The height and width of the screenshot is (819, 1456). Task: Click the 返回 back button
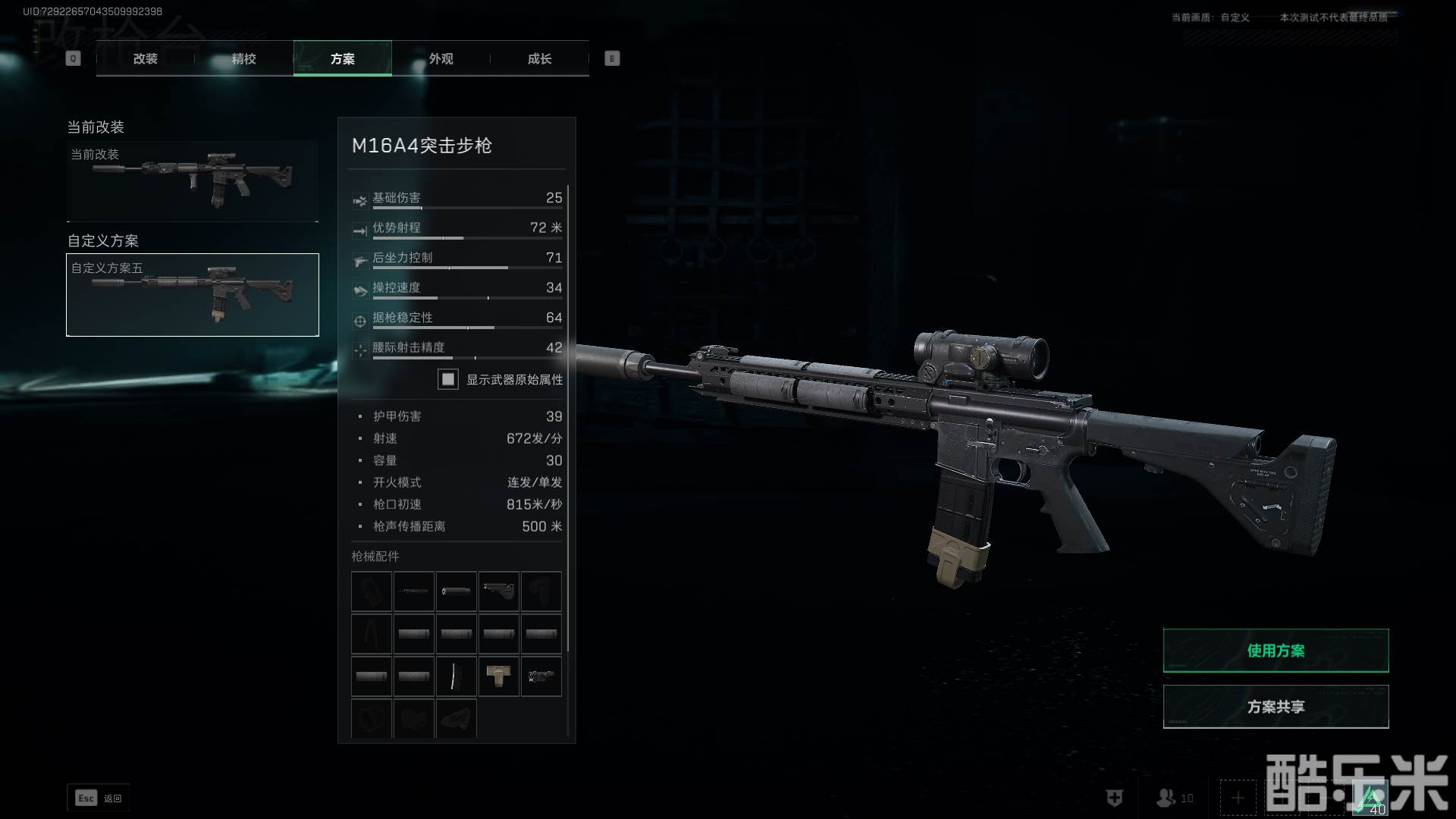point(99,798)
